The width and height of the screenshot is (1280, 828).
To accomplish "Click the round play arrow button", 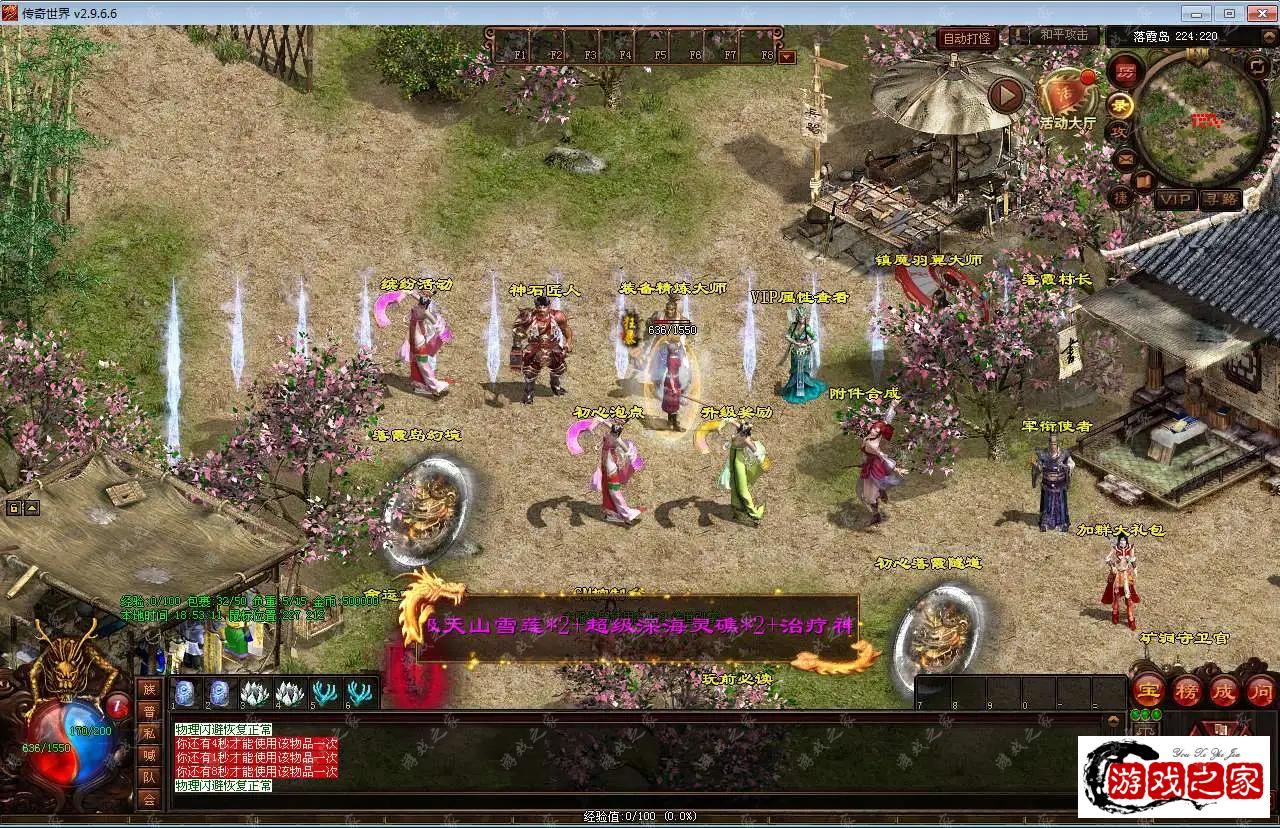I will (x=1006, y=95).
